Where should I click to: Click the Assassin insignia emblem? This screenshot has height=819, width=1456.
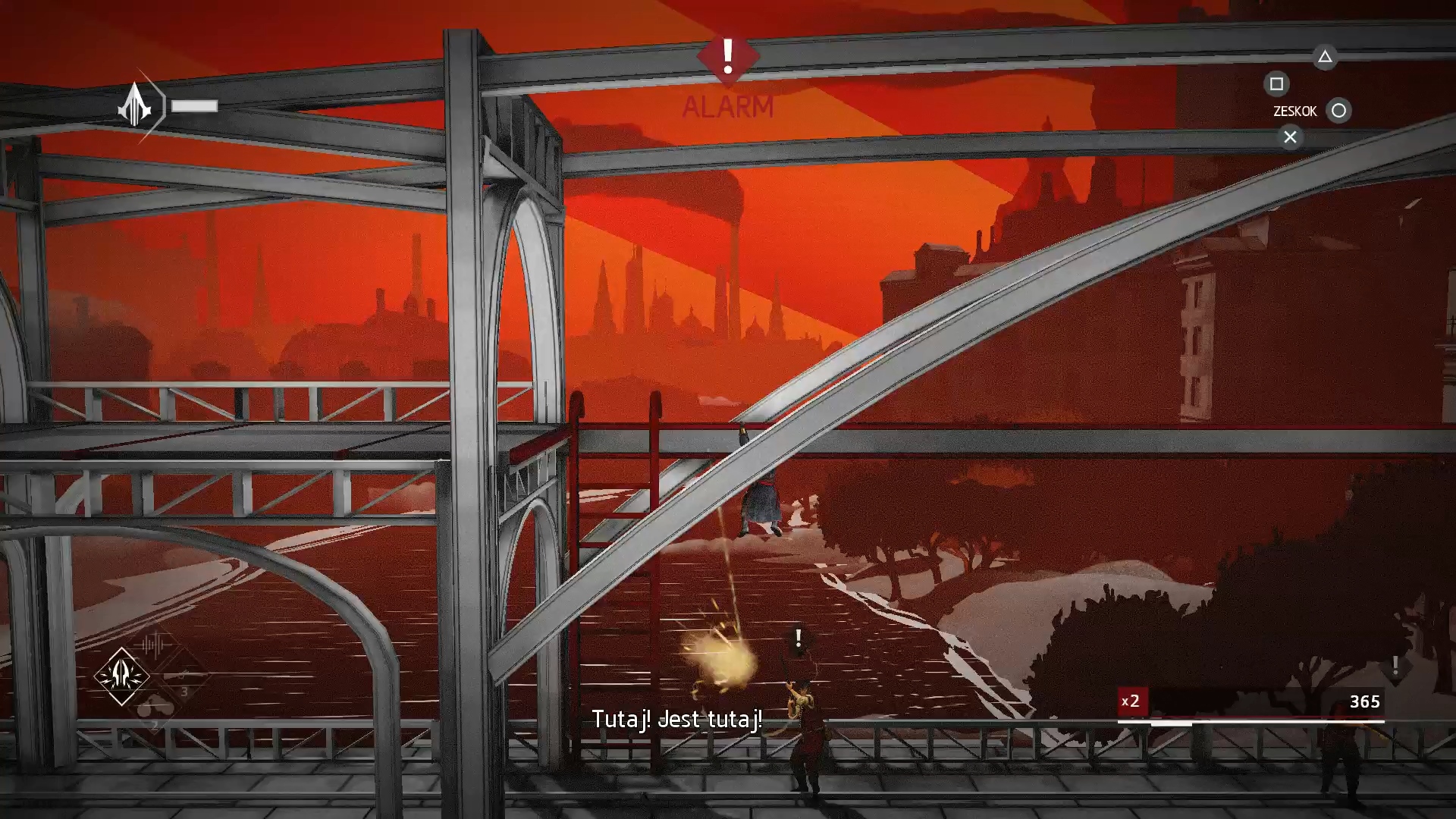click(x=135, y=106)
